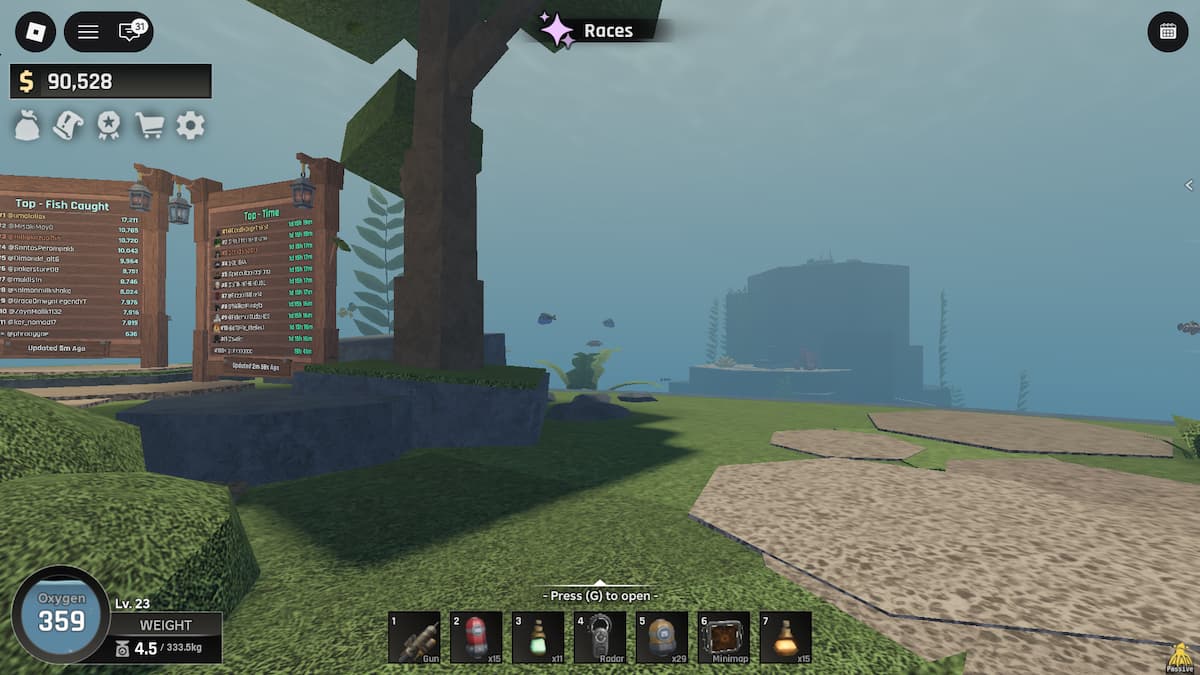Open the star ribbon badge icon

point(108,126)
